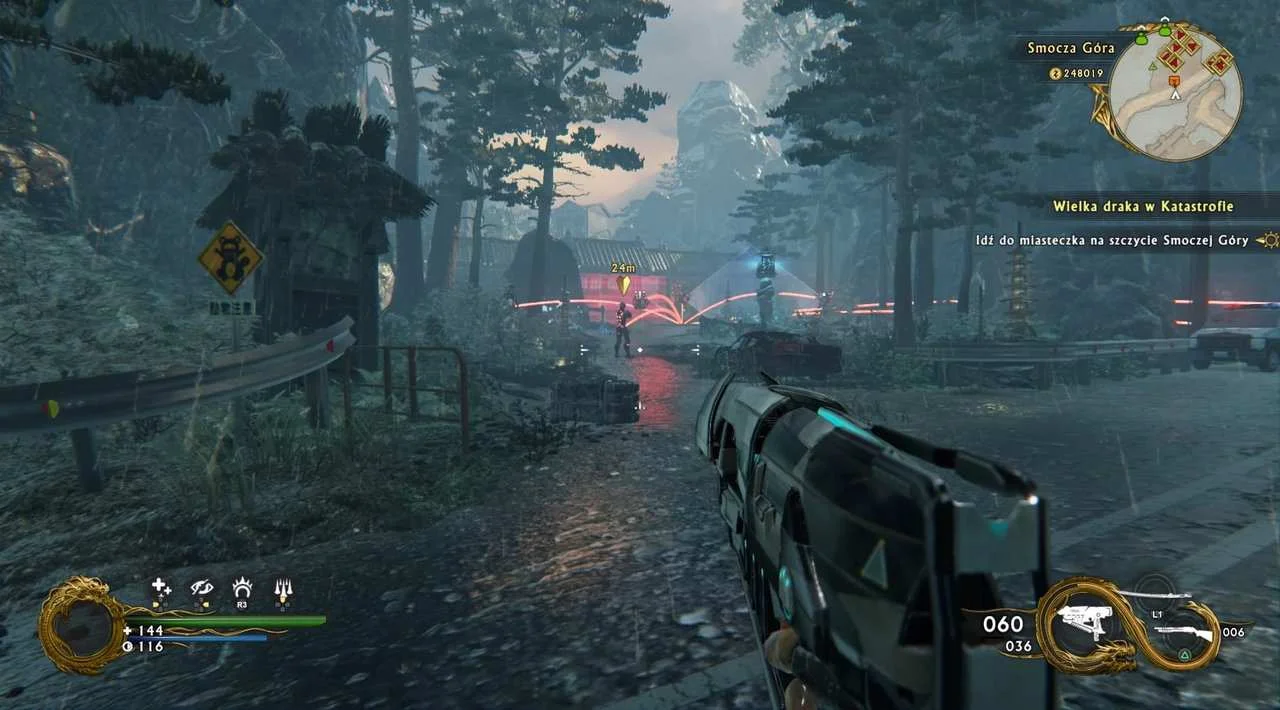Click the golden dragon portrait ring
1280x710 pixels.
tap(79, 626)
